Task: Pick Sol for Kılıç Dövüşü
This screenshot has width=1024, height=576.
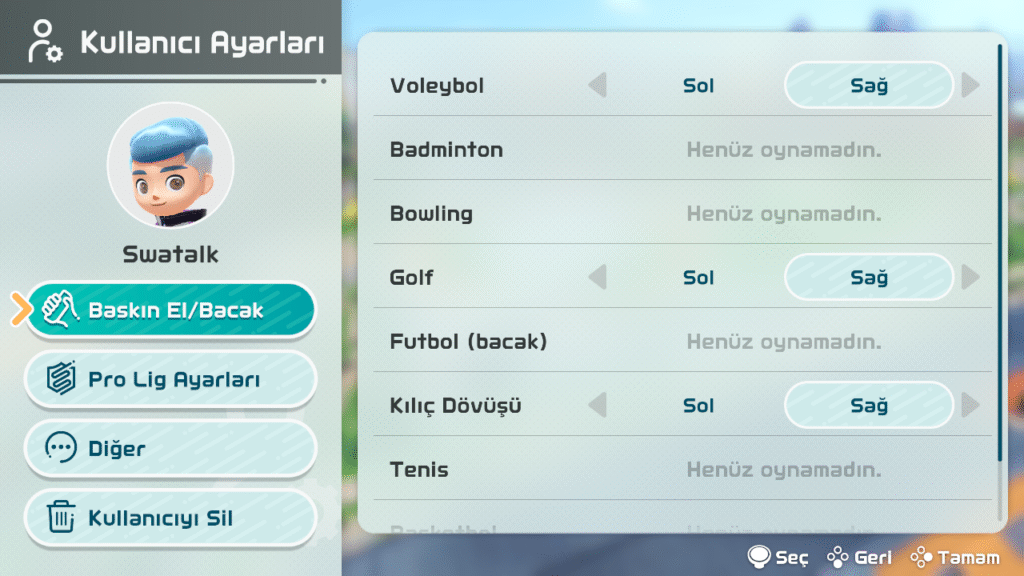Action: [x=698, y=406]
